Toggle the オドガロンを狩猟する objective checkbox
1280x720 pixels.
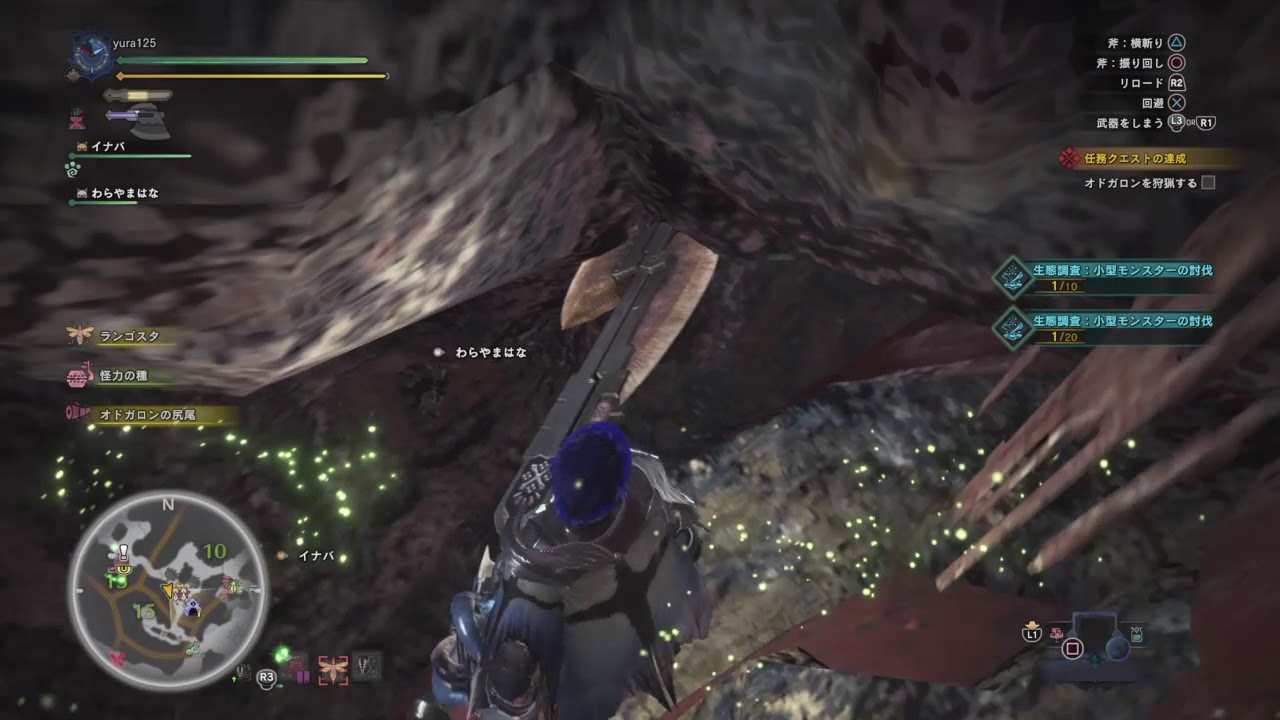pos(1208,183)
